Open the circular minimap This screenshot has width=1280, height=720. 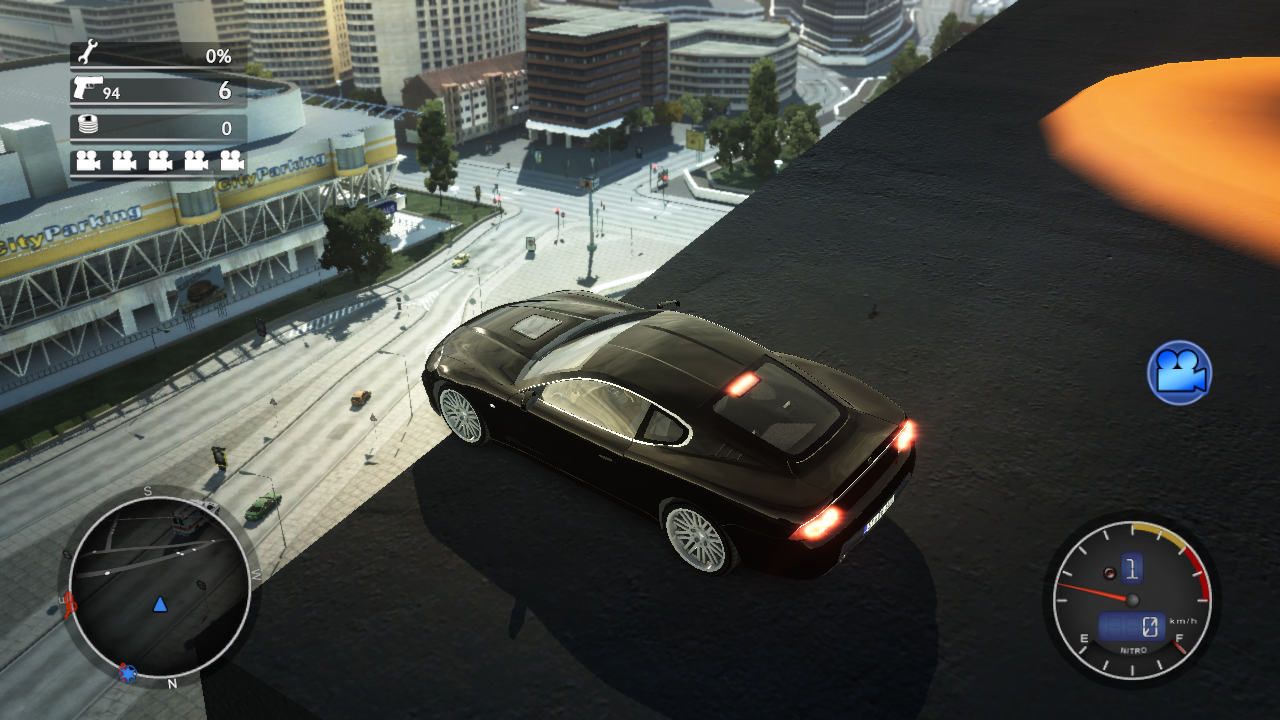[160, 587]
